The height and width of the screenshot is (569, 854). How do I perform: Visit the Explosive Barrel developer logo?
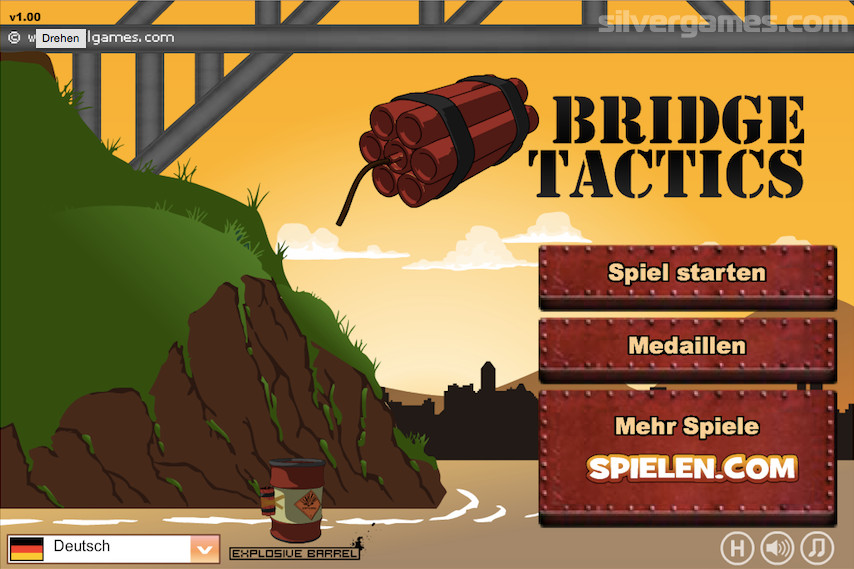296,552
